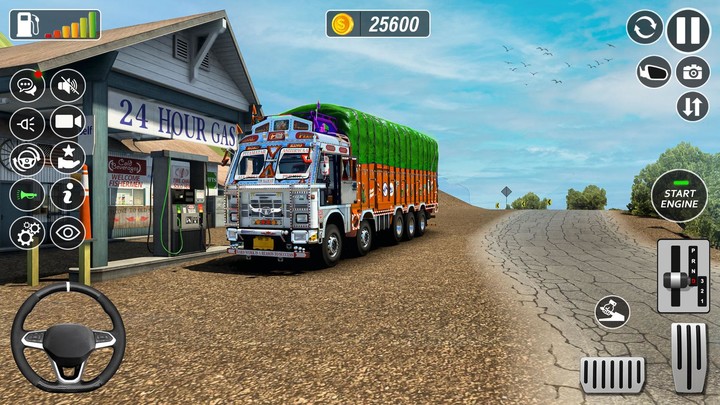Screen dimensions: 720x405
Task: Tap the sloped-truck icon button
Action: pyautogui.click(x=612, y=312)
